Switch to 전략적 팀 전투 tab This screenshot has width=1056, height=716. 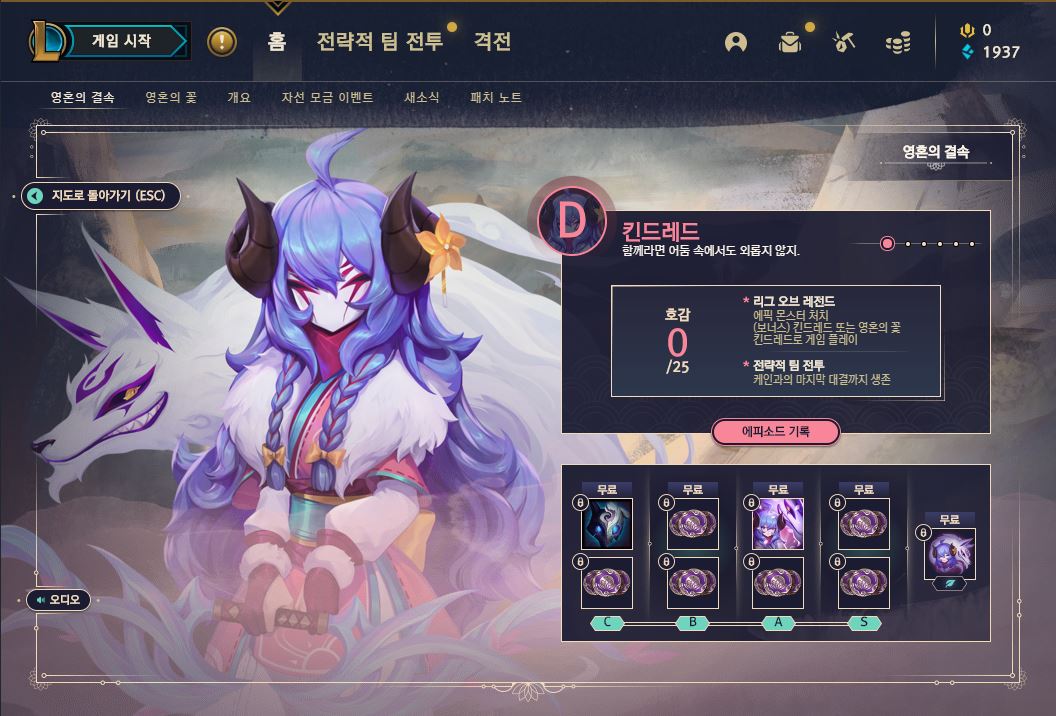click(379, 42)
